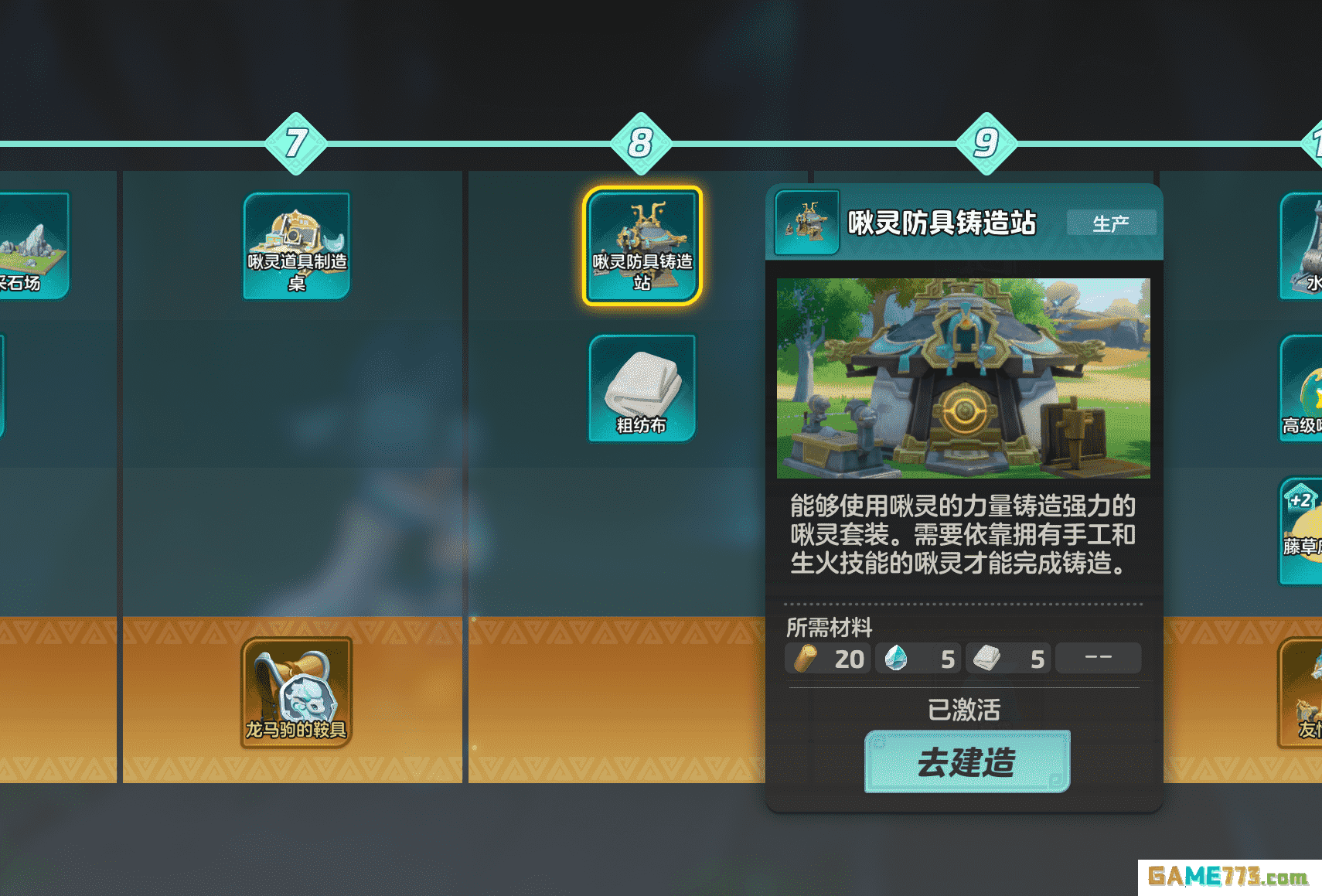The width and height of the screenshot is (1322, 896).
Task: Select the 龙马驹的鞍具 node on orange row
Action: tap(297, 690)
